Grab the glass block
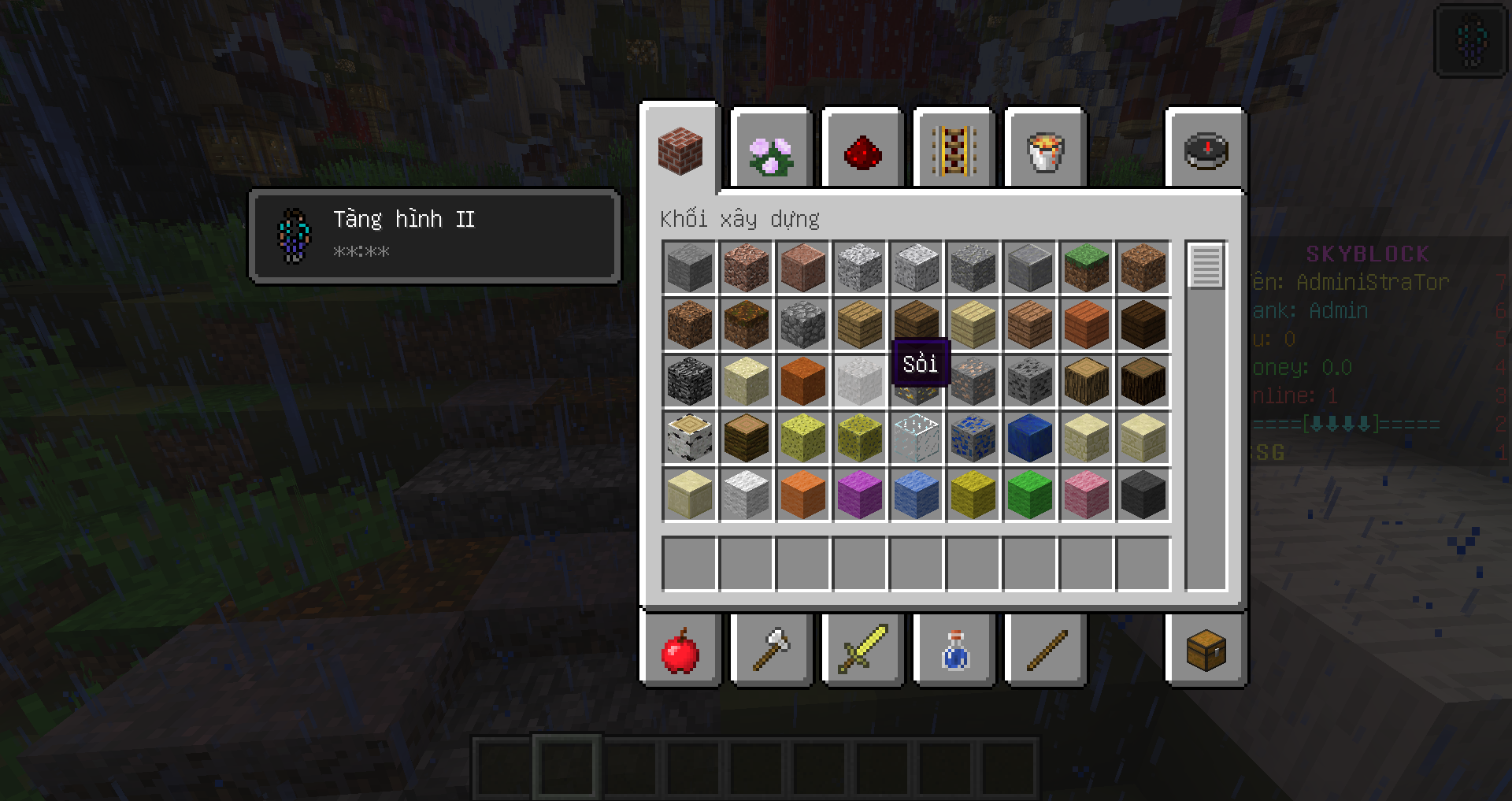The width and height of the screenshot is (1512, 801). [916, 438]
